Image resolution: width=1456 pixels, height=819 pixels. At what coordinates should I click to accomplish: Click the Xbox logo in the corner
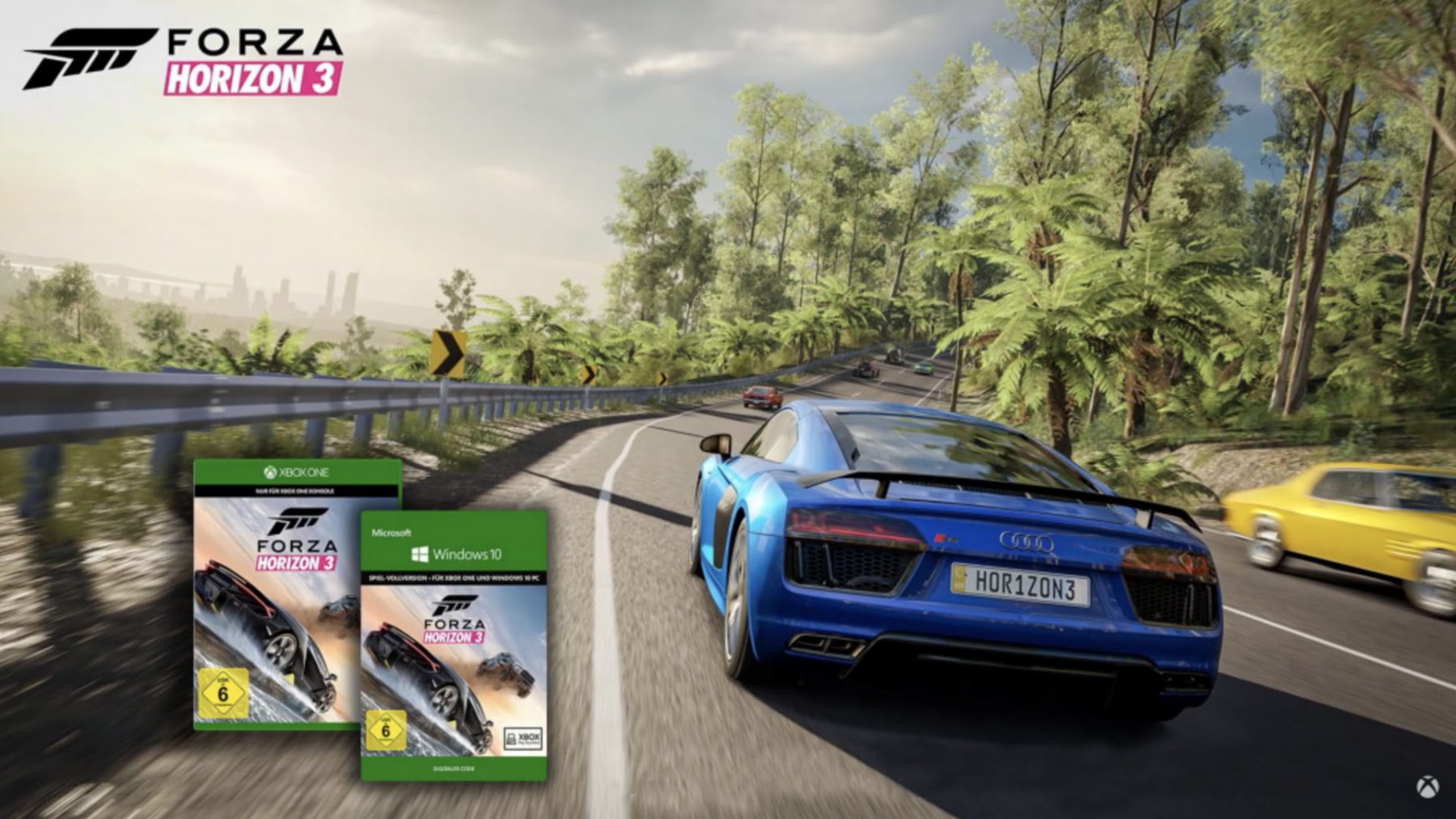(1427, 787)
